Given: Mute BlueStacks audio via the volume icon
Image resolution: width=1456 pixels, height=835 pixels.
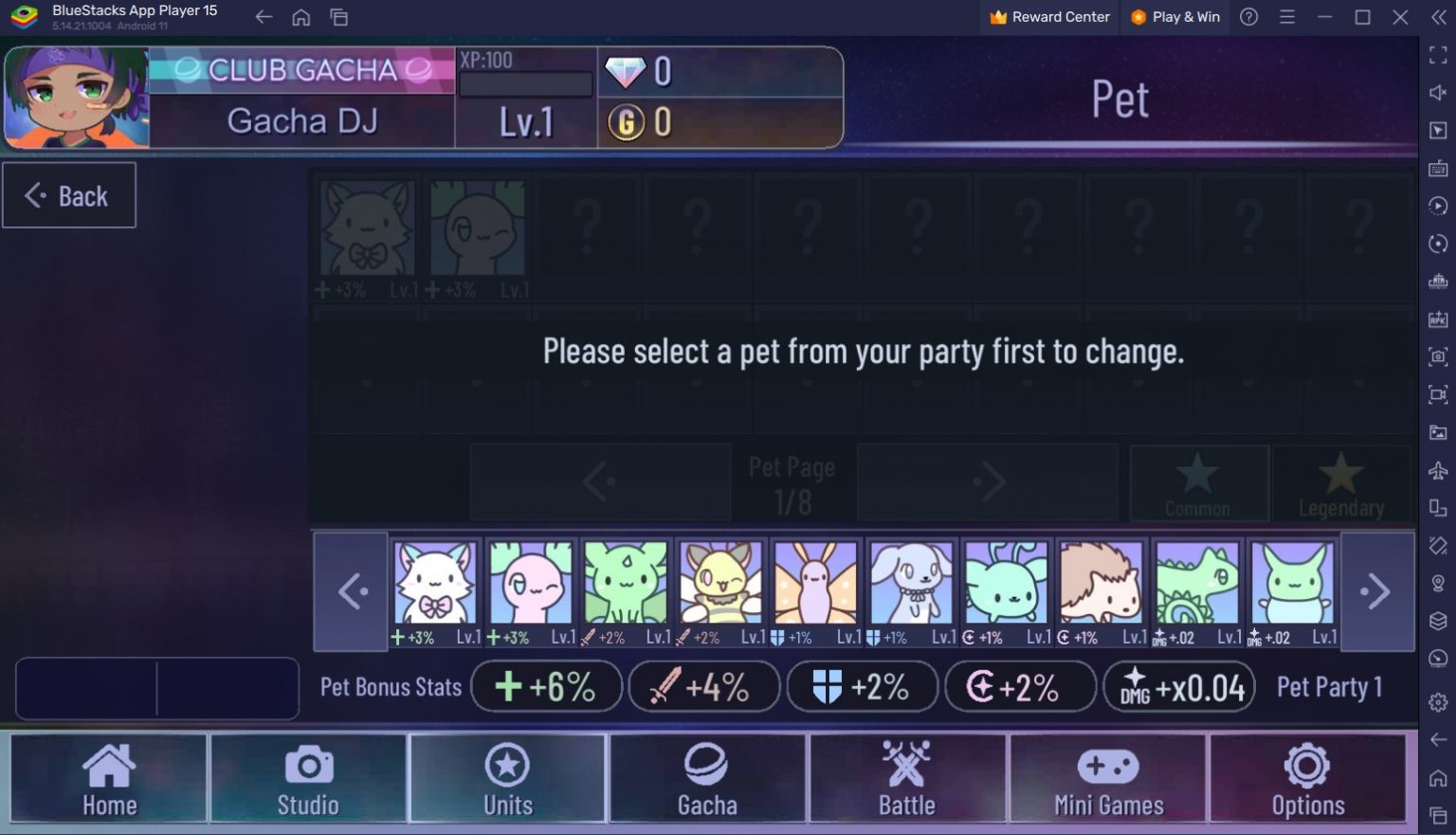Looking at the screenshot, I should click(x=1437, y=92).
